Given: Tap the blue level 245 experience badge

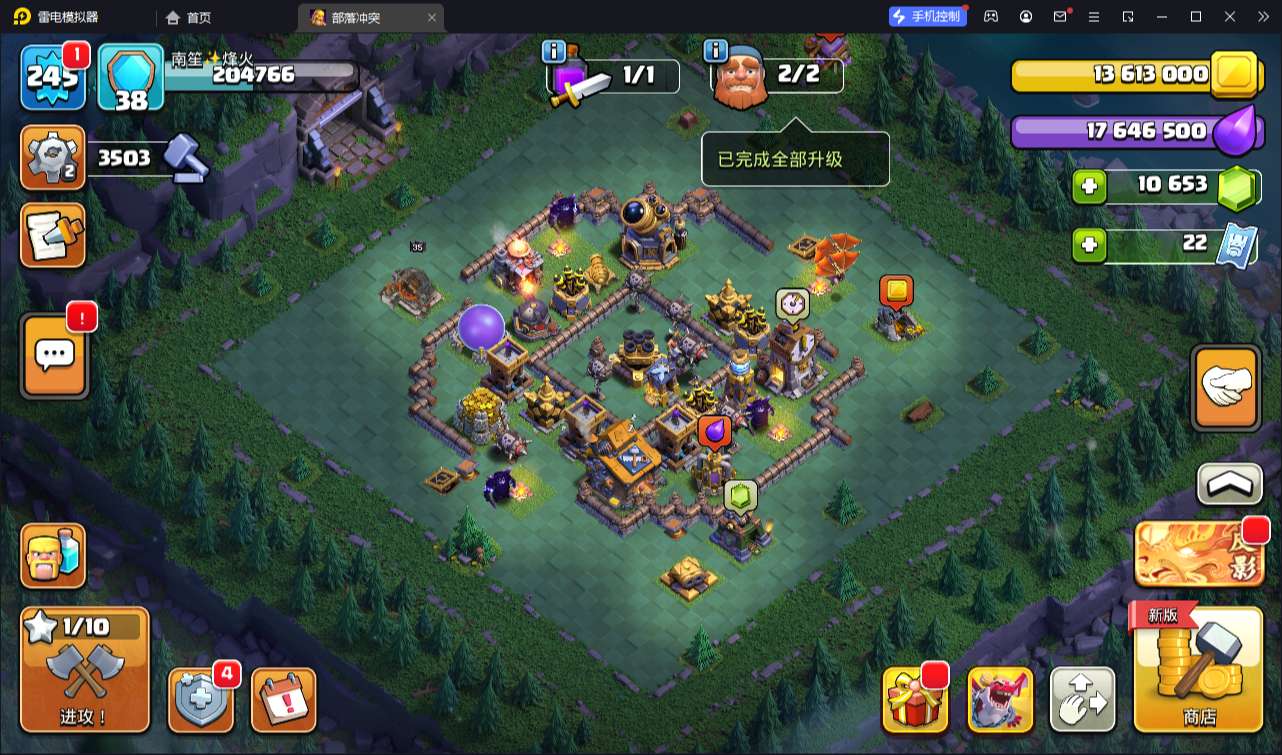Looking at the screenshot, I should 53,77.
